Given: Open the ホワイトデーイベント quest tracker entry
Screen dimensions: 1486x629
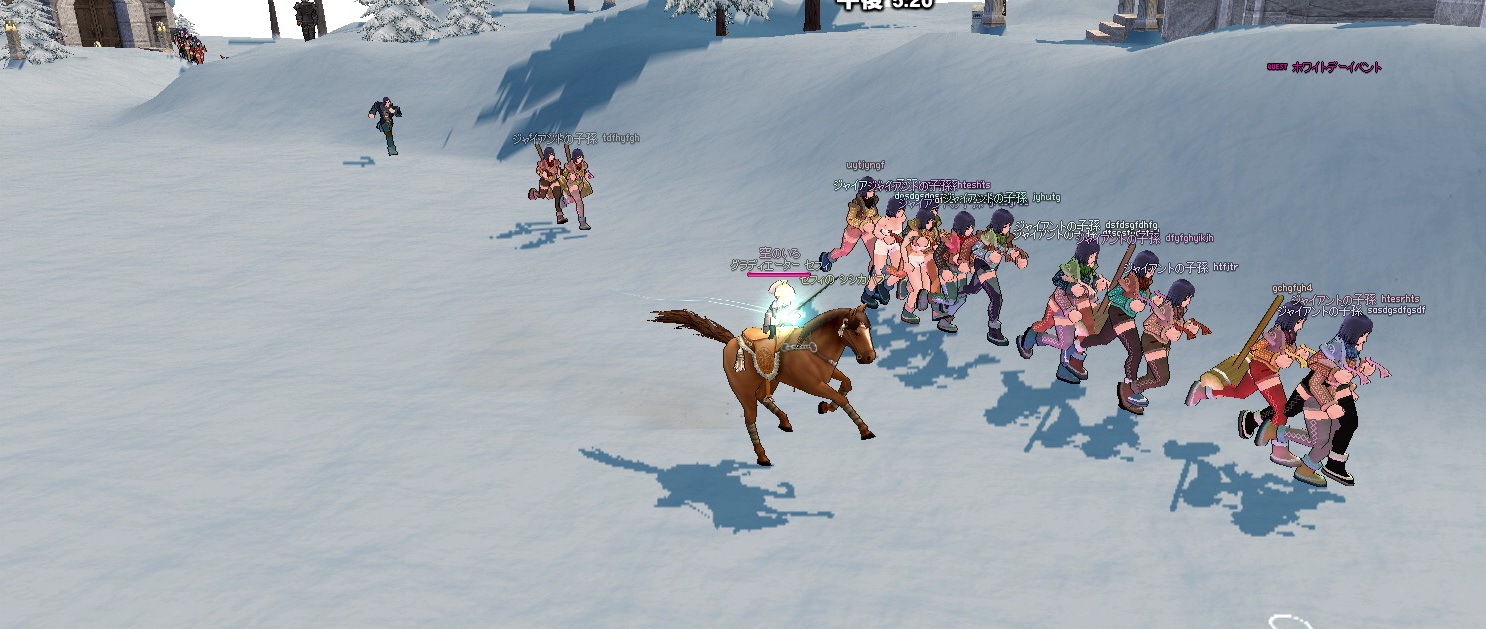Looking at the screenshot, I should [x=1335, y=67].
